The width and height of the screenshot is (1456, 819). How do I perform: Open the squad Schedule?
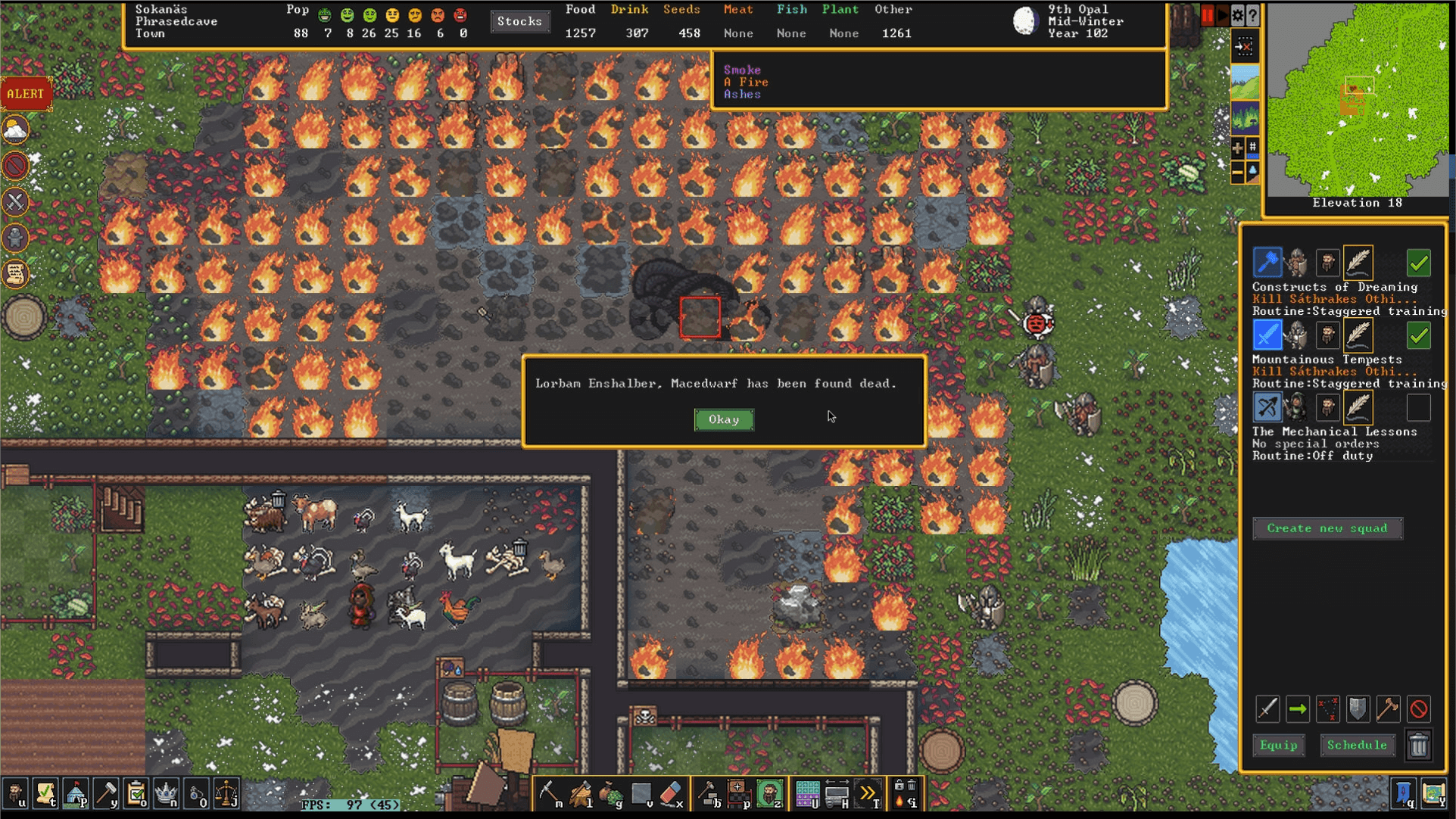click(x=1356, y=746)
